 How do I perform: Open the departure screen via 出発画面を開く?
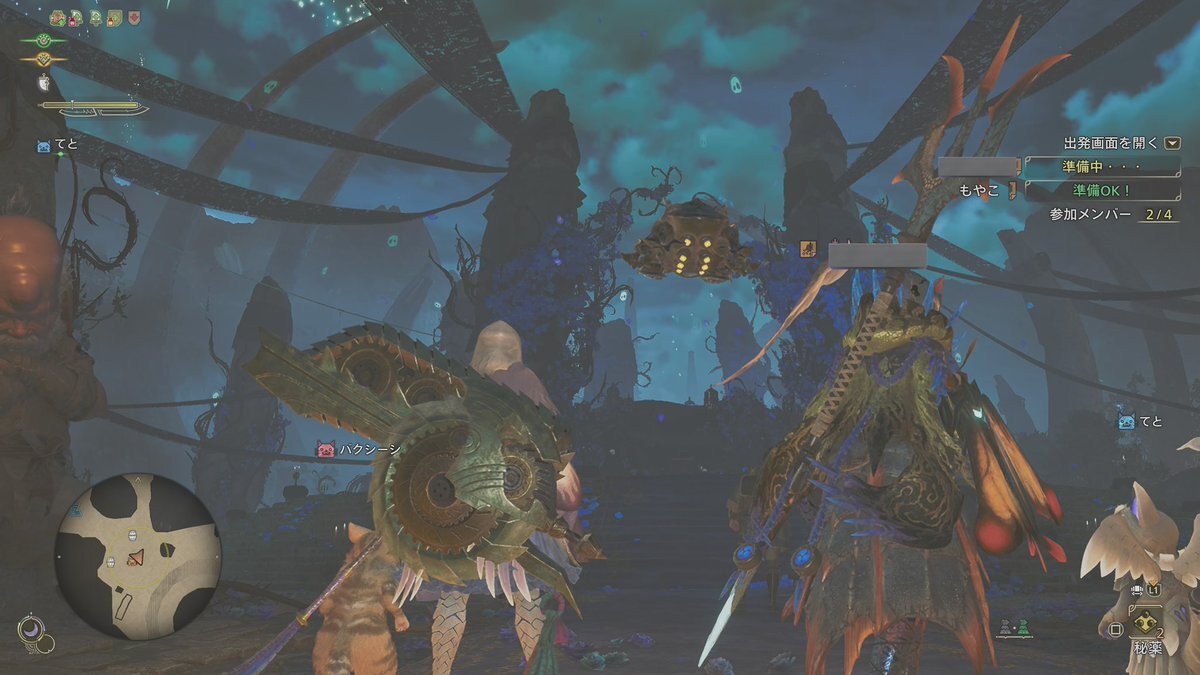pos(1122,143)
